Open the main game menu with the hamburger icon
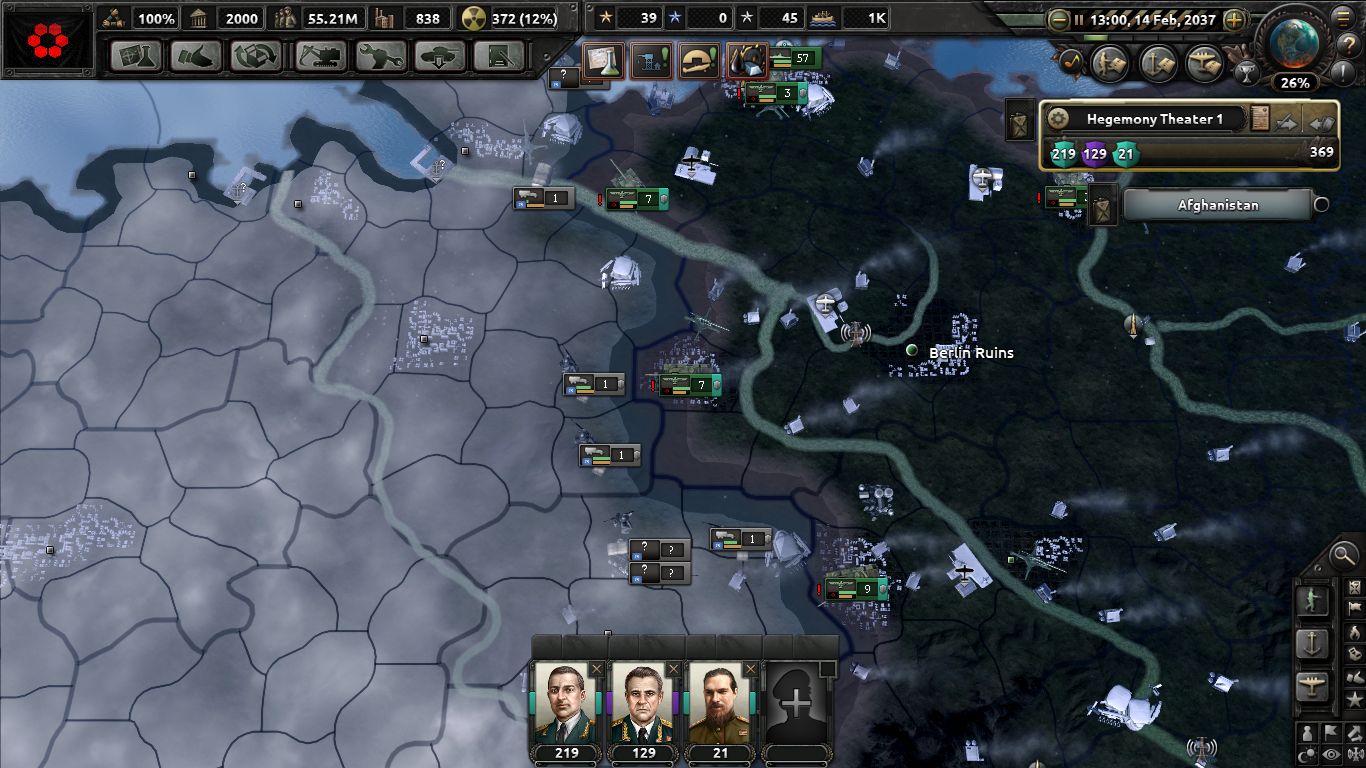 coord(1341,17)
